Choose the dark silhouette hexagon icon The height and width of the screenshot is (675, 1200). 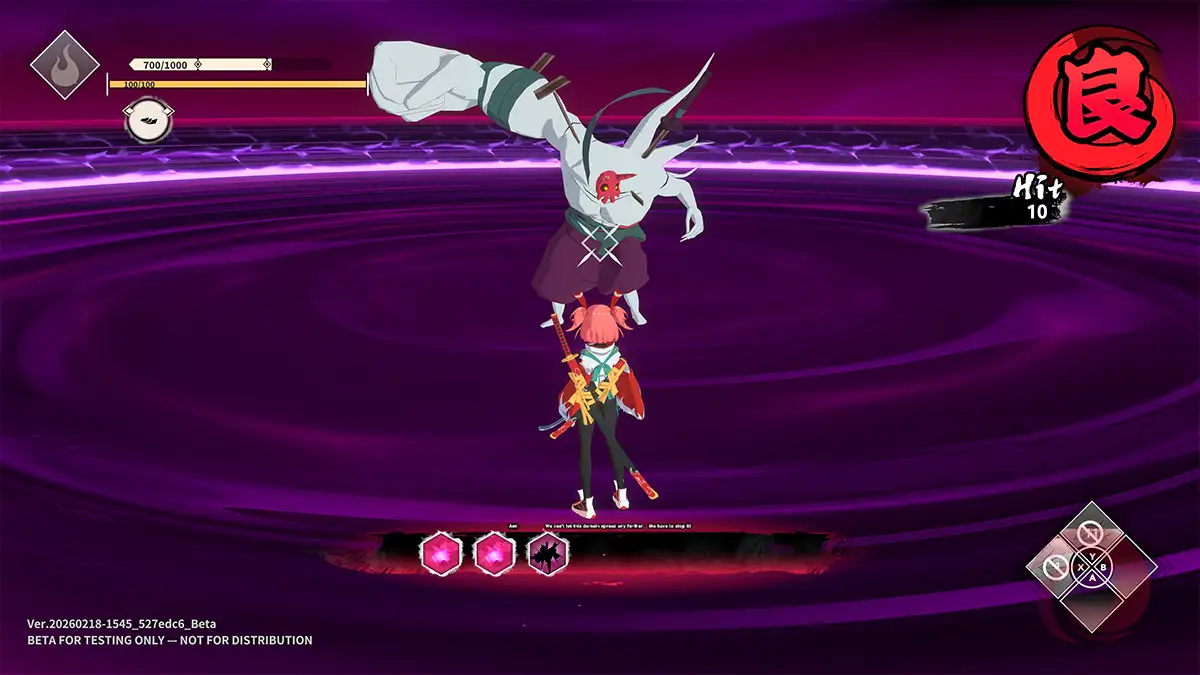pos(548,553)
